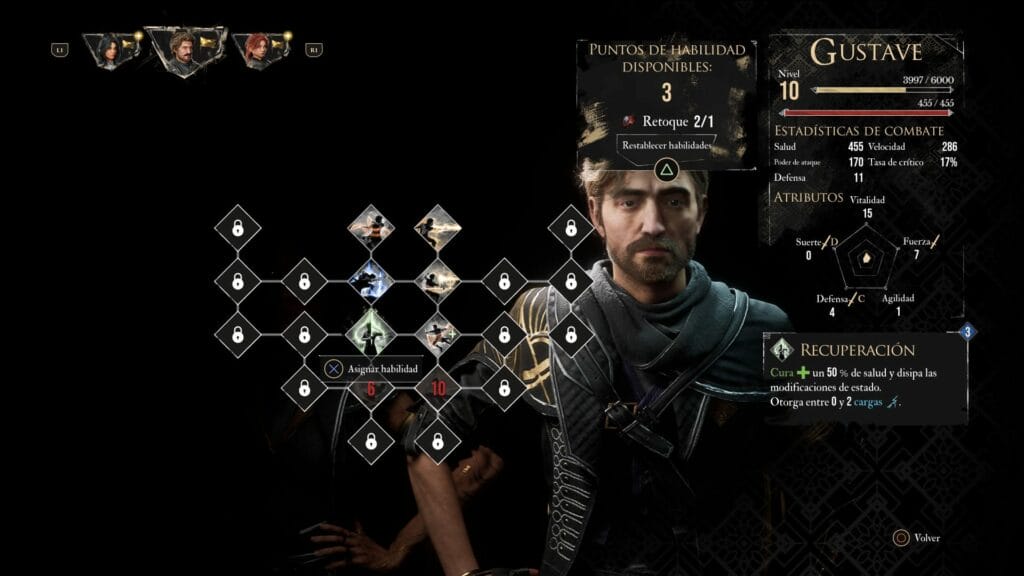Image resolution: width=1024 pixels, height=576 pixels.
Task: Switch to the red-haired character portrait
Action: 256,49
